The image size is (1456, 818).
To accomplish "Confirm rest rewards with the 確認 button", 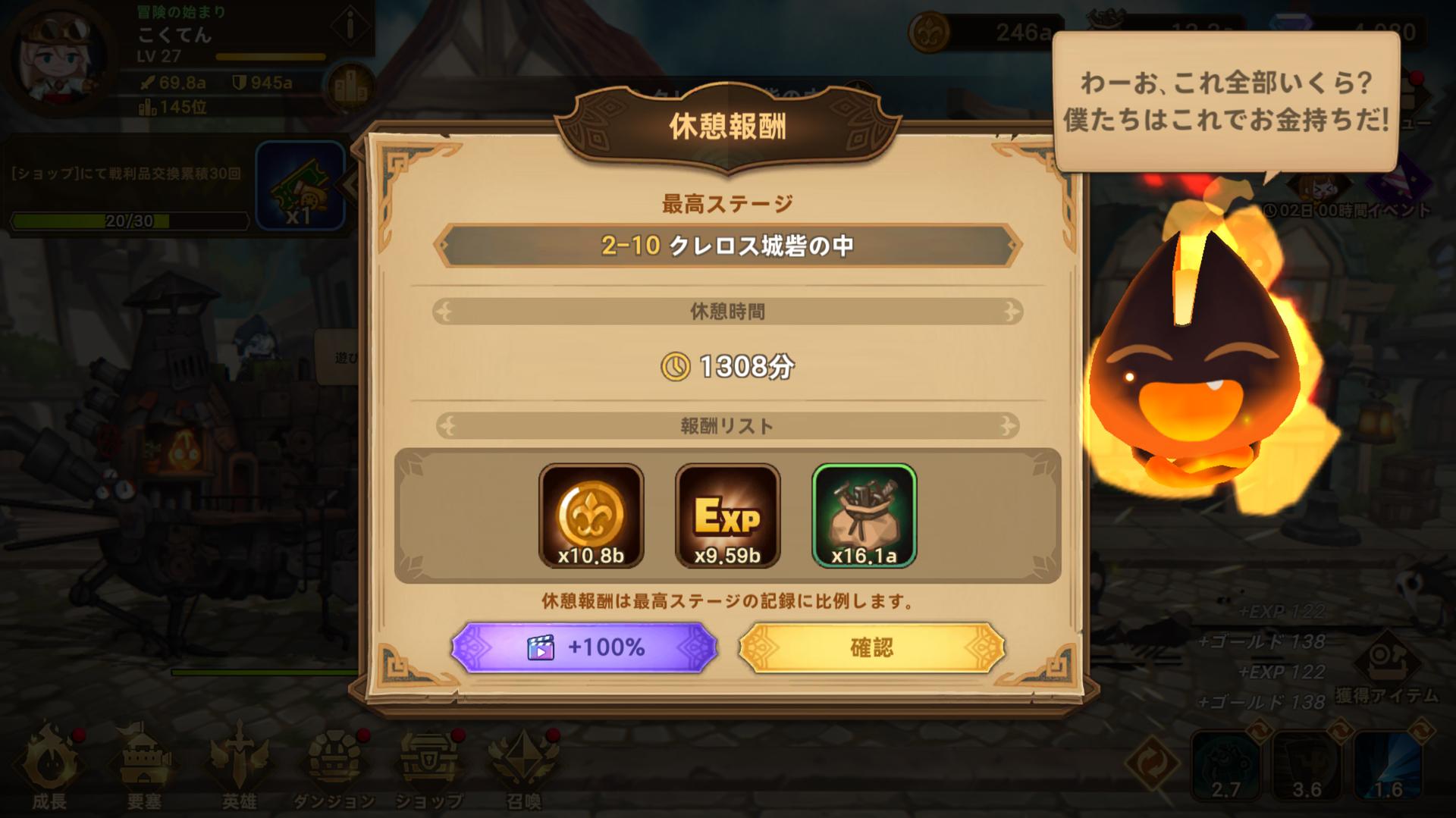I will click(x=871, y=647).
